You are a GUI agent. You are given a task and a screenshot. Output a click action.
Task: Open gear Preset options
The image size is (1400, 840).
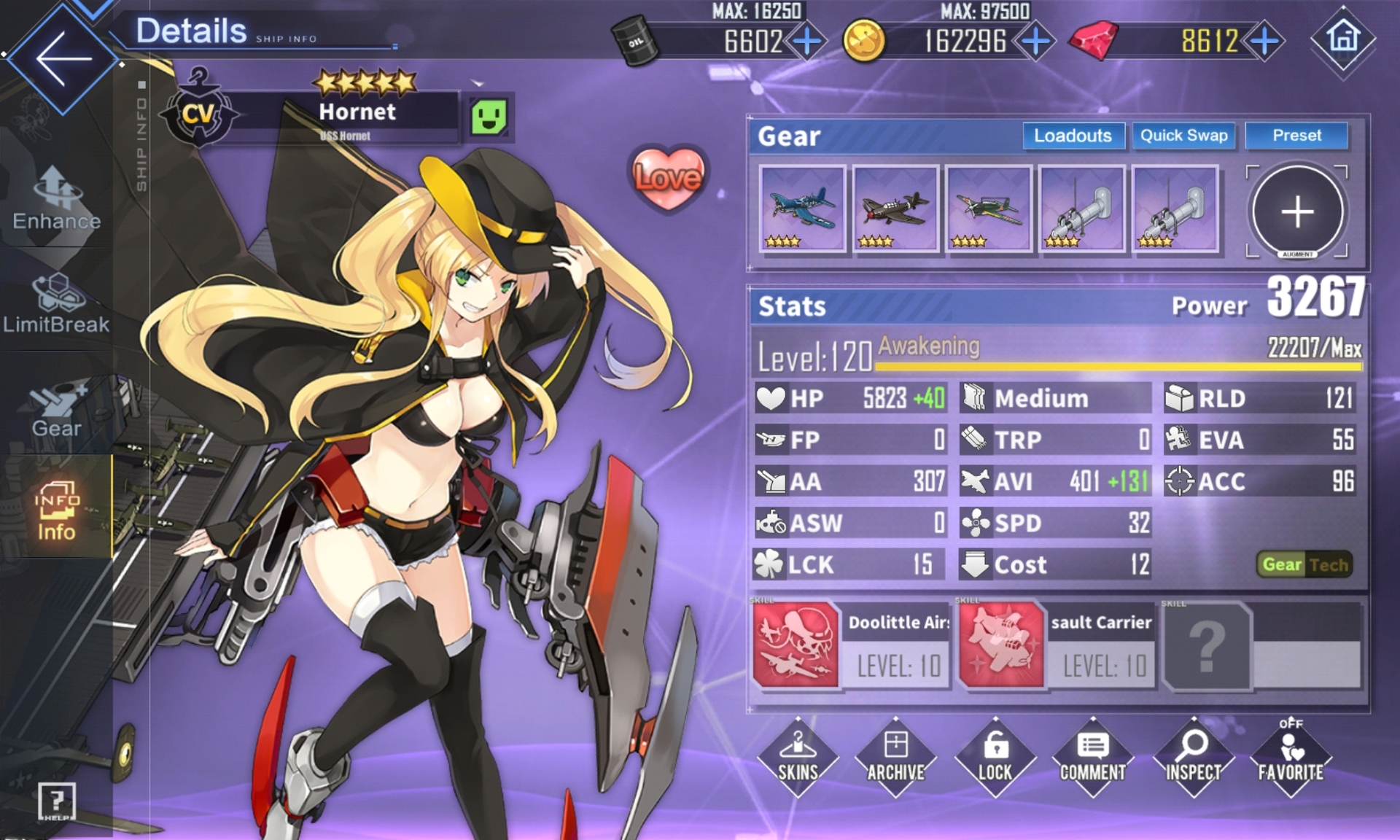[1296, 136]
